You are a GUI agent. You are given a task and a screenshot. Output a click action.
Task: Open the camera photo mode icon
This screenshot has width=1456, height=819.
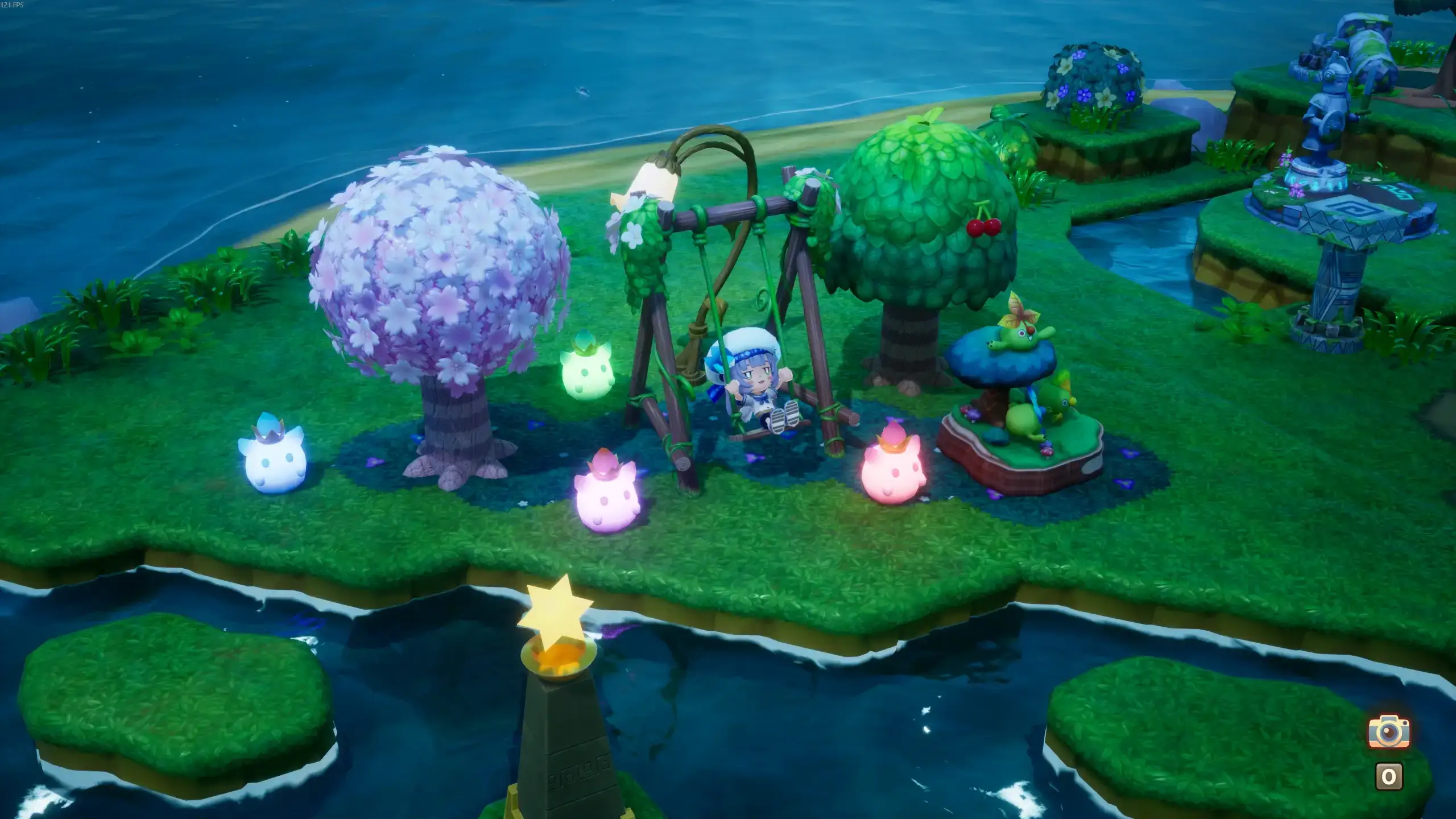[x=1389, y=731]
